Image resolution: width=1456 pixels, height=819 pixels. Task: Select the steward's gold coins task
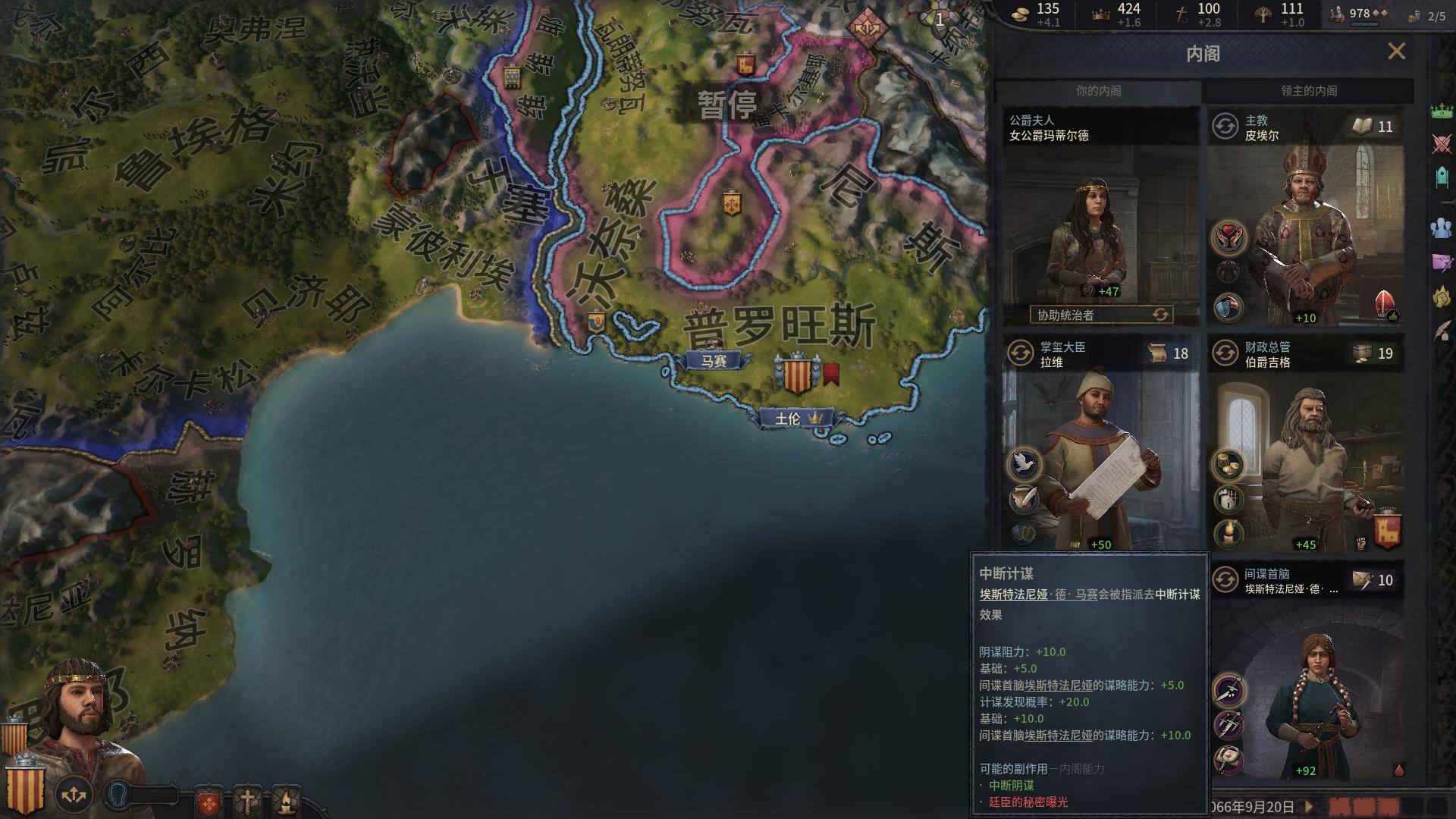click(1228, 465)
